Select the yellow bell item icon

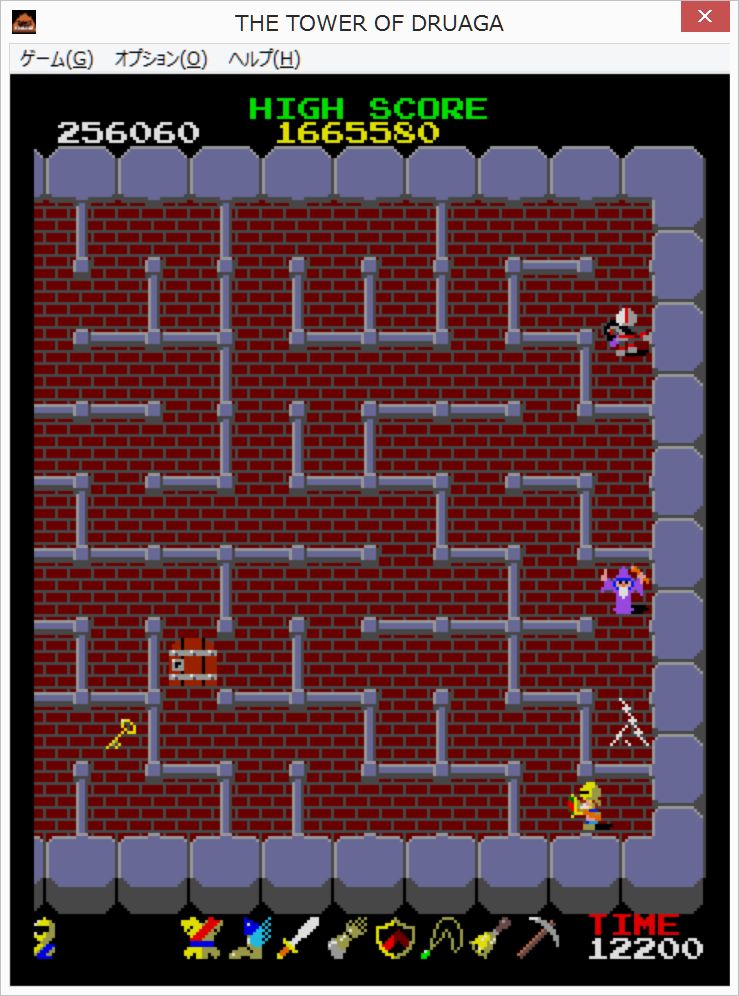coord(491,938)
